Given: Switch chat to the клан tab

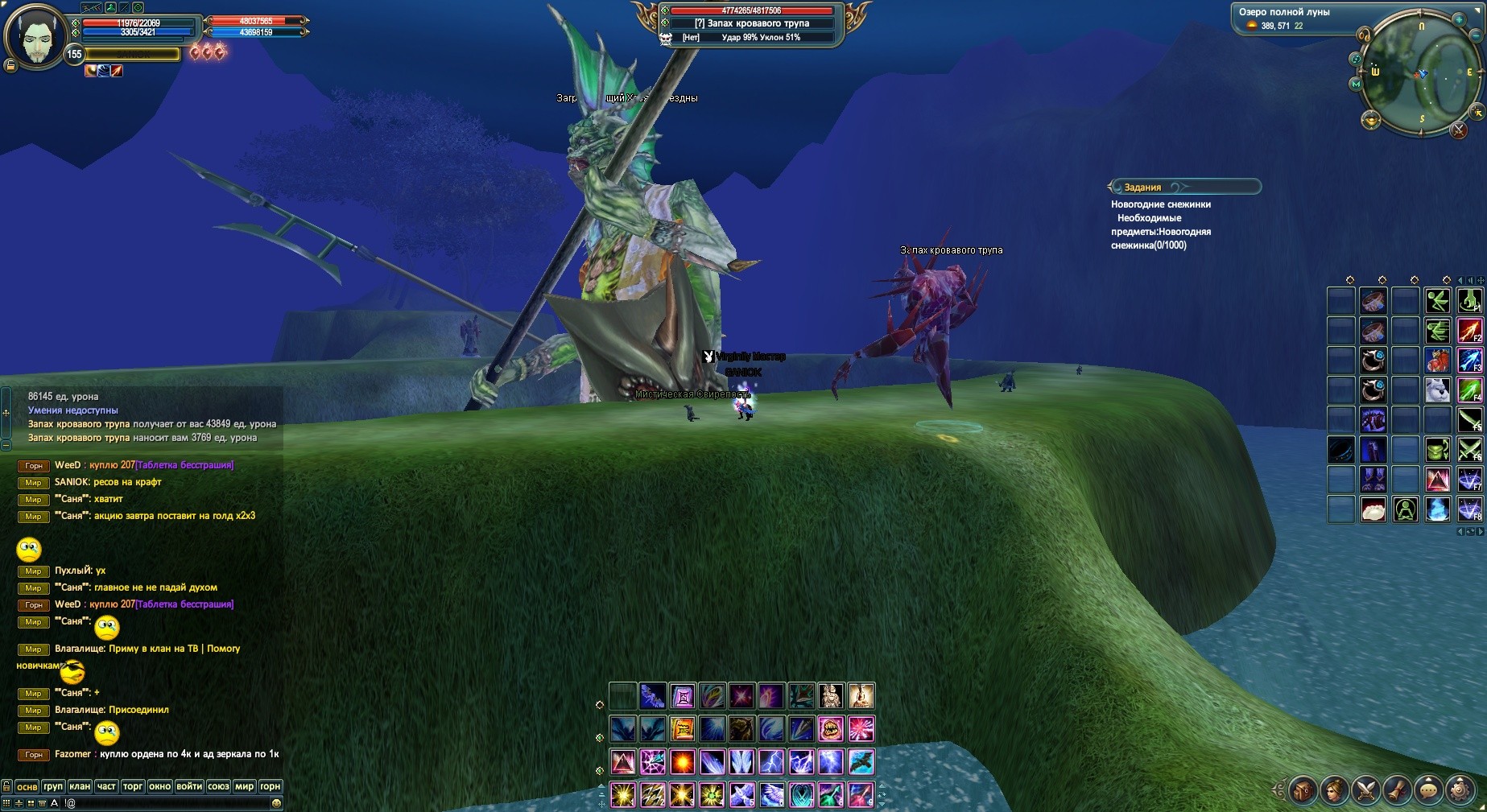Looking at the screenshot, I should pyautogui.click(x=79, y=786).
